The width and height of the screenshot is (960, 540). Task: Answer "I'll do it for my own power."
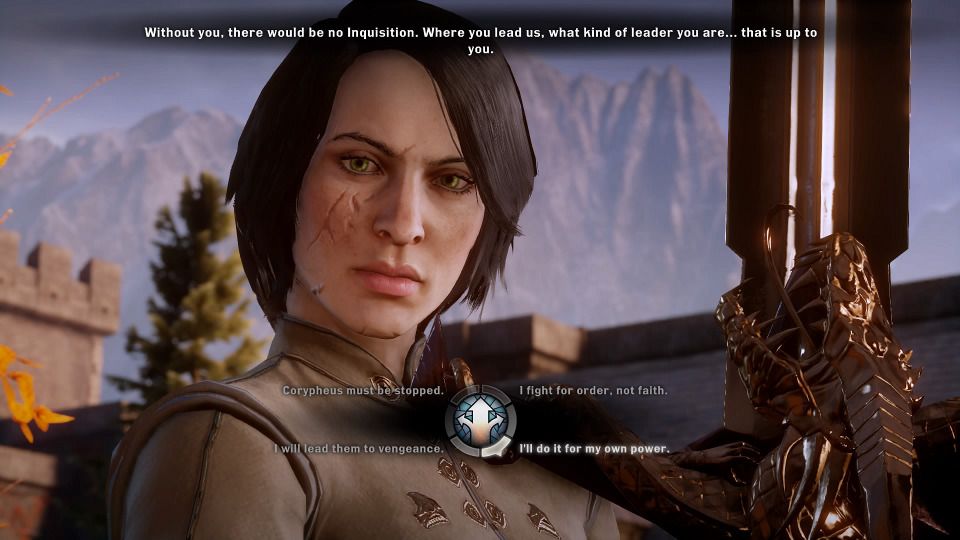[x=594, y=449]
